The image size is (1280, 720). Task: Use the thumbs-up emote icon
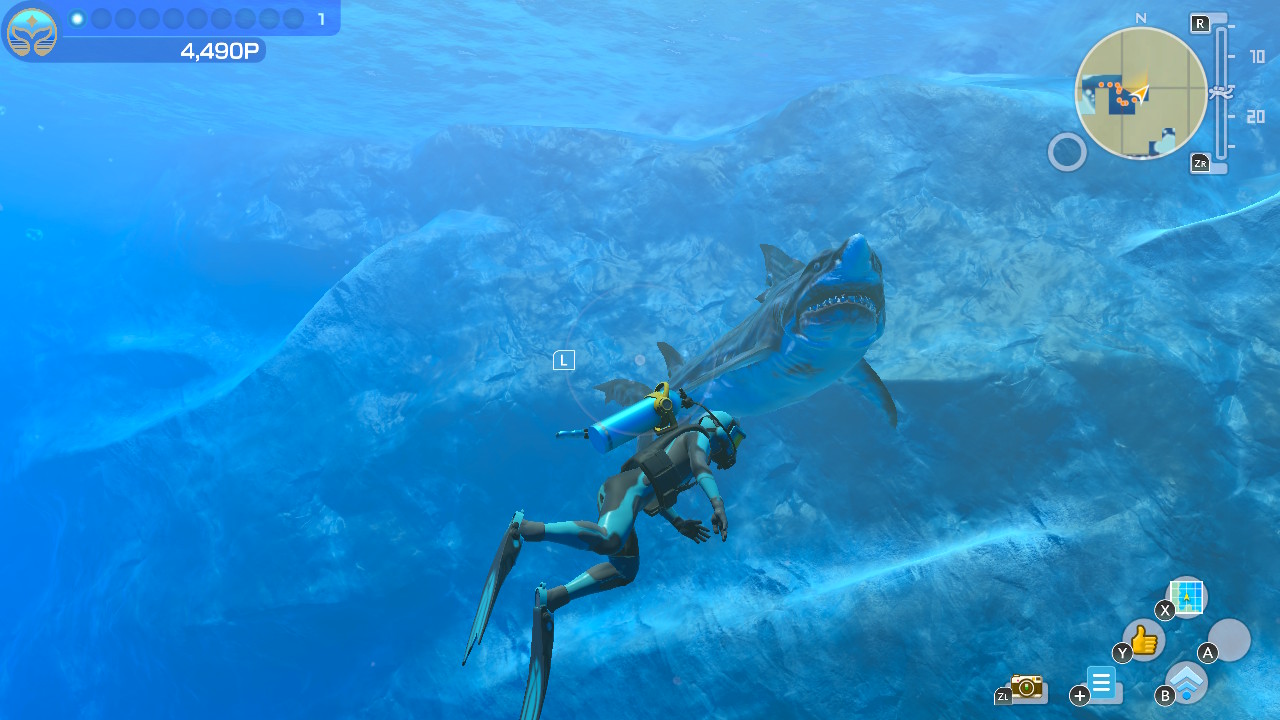coord(1144,639)
